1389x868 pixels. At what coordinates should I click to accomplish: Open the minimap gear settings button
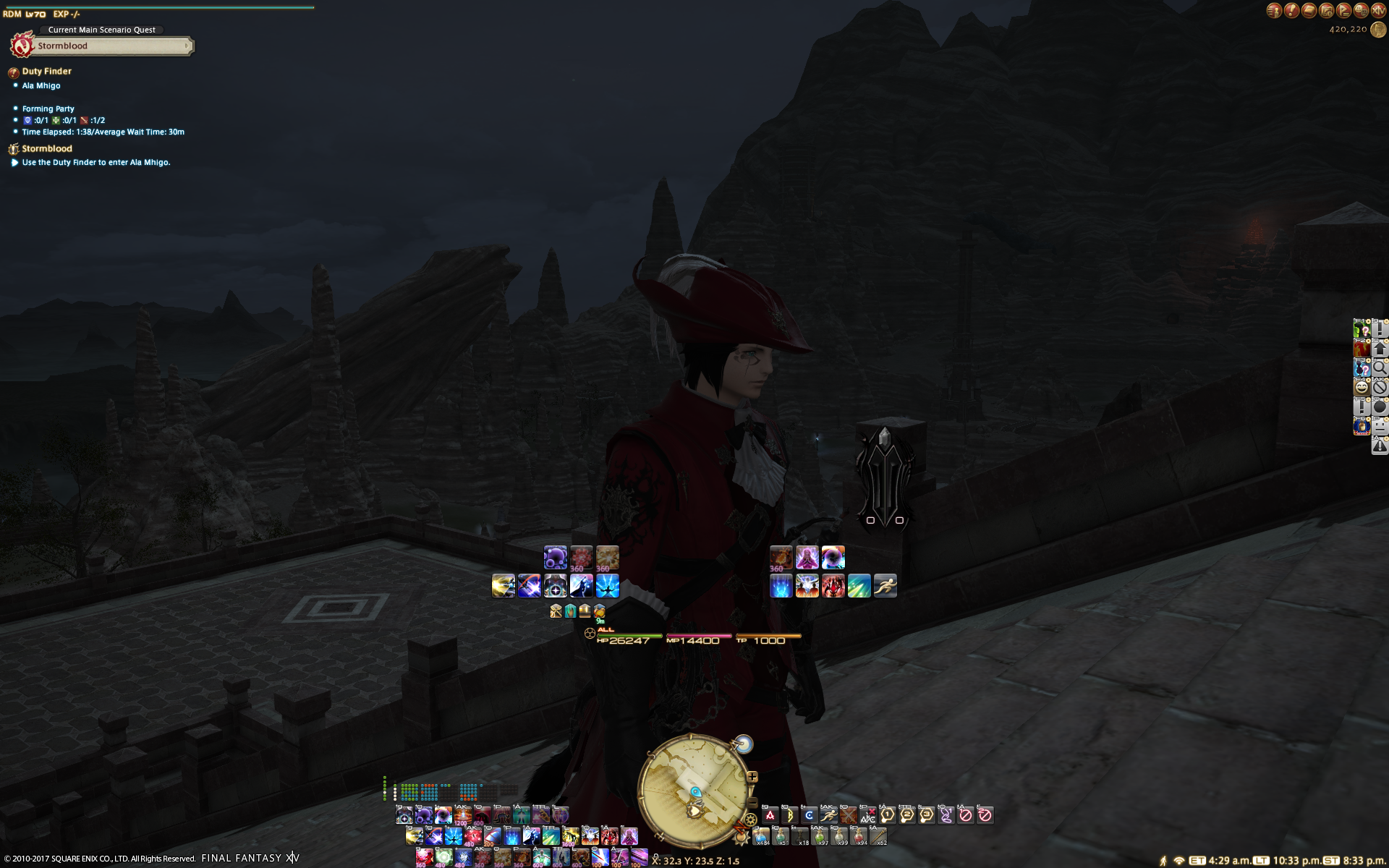tap(750, 820)
